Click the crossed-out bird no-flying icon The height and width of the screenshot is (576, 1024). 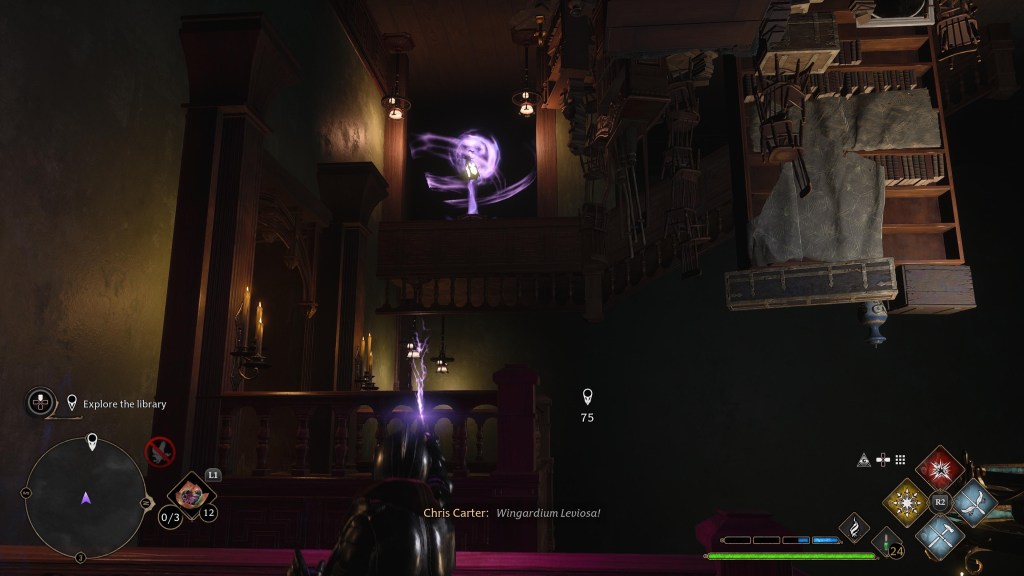click(x=160, y=452)
